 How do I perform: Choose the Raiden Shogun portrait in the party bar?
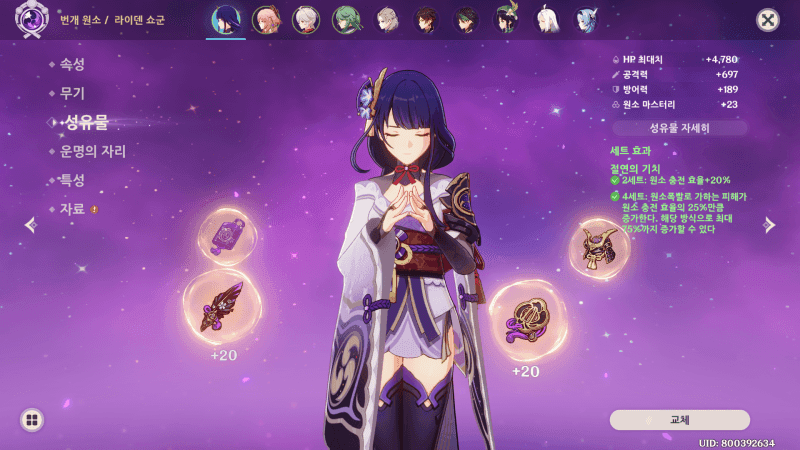coord(226,20)
